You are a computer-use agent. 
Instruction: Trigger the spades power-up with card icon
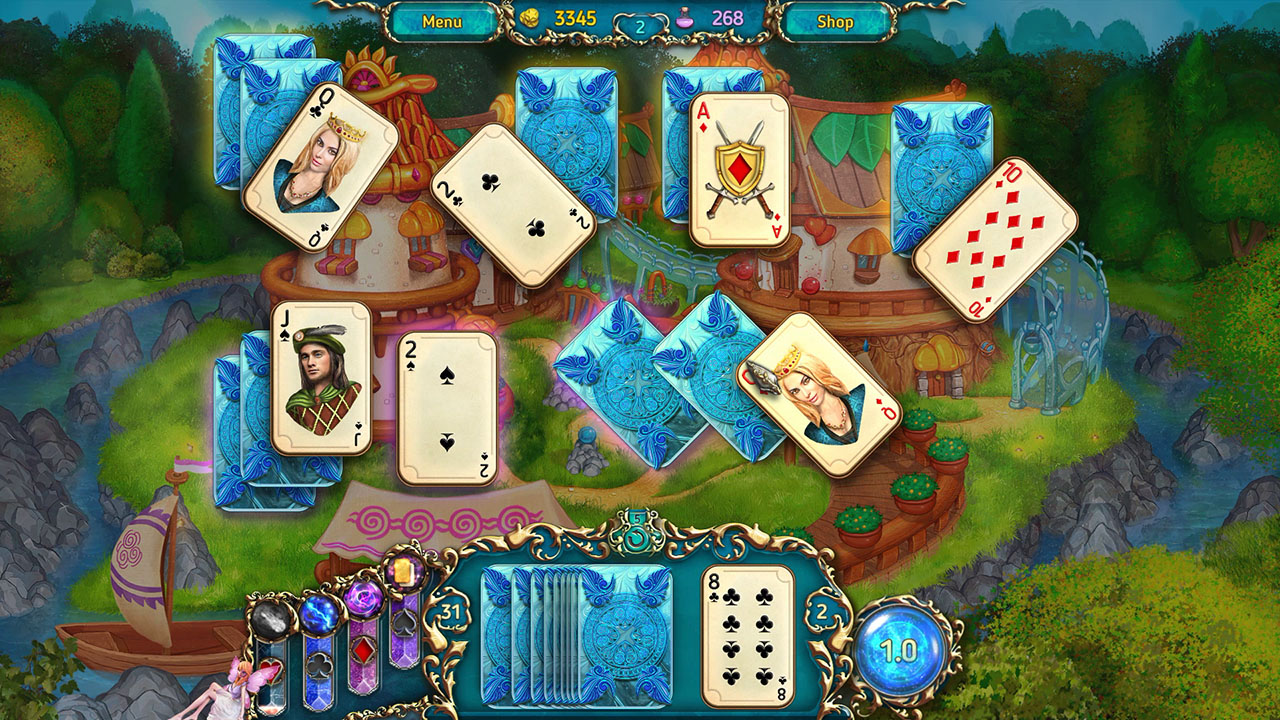click(x=404, y=573)
